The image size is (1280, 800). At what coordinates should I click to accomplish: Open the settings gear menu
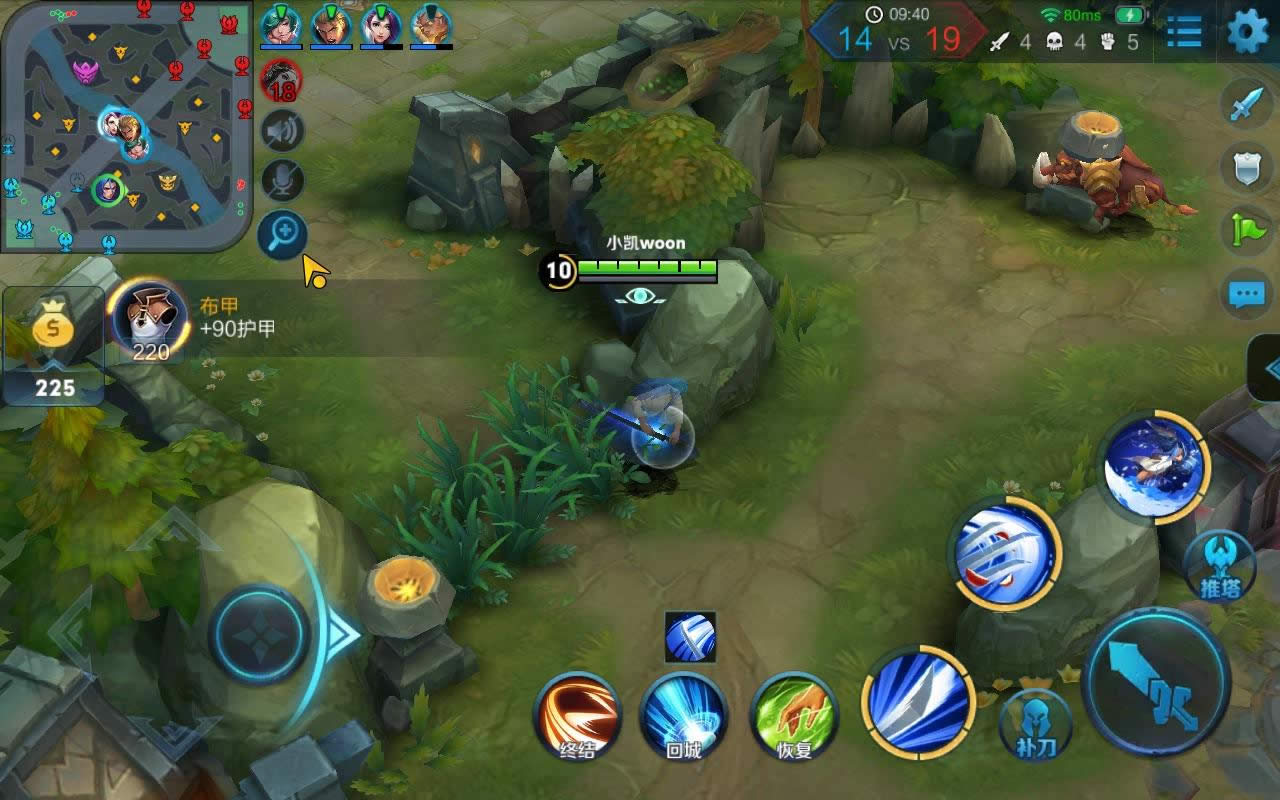(x=1247, y=32)
